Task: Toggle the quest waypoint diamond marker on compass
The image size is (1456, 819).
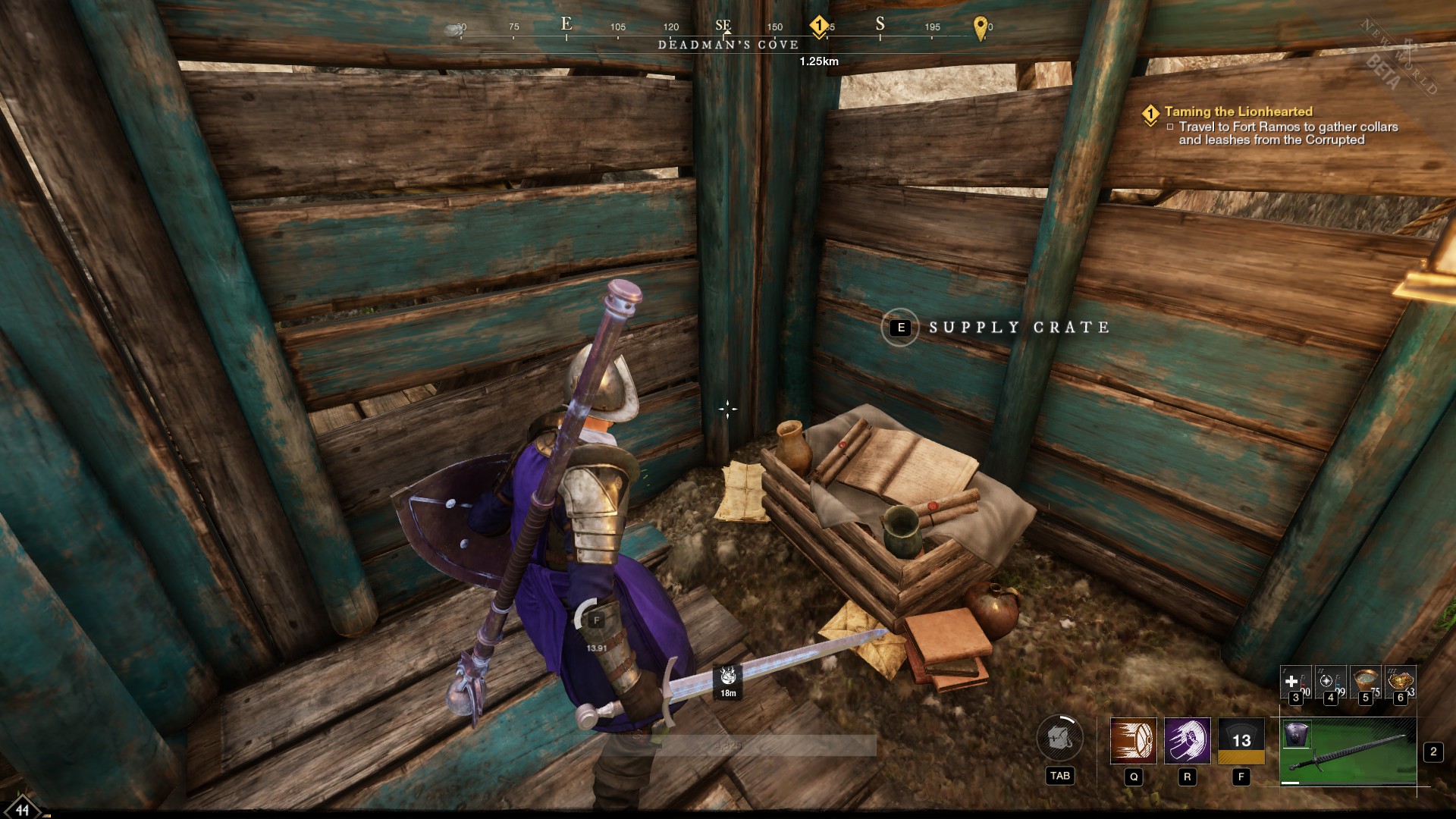Action: tap(819, 26)
